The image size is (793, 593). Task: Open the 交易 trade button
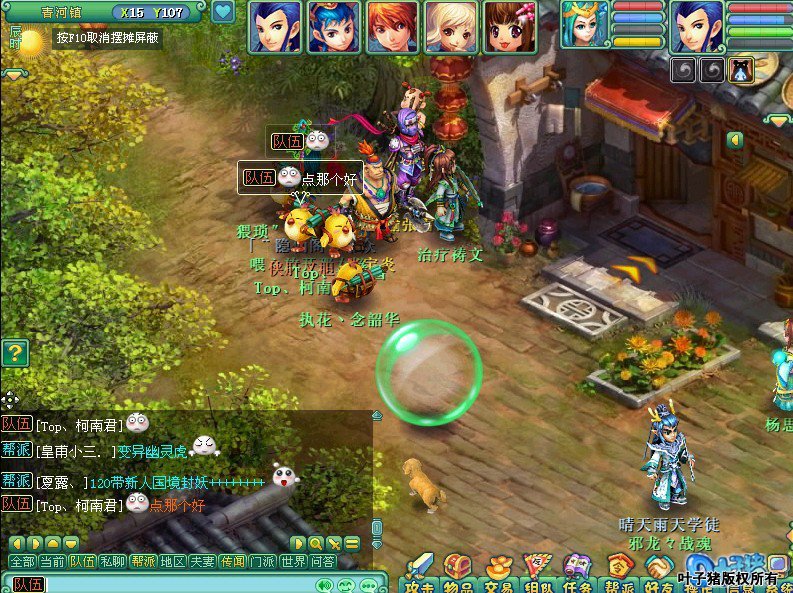[498, 570]
